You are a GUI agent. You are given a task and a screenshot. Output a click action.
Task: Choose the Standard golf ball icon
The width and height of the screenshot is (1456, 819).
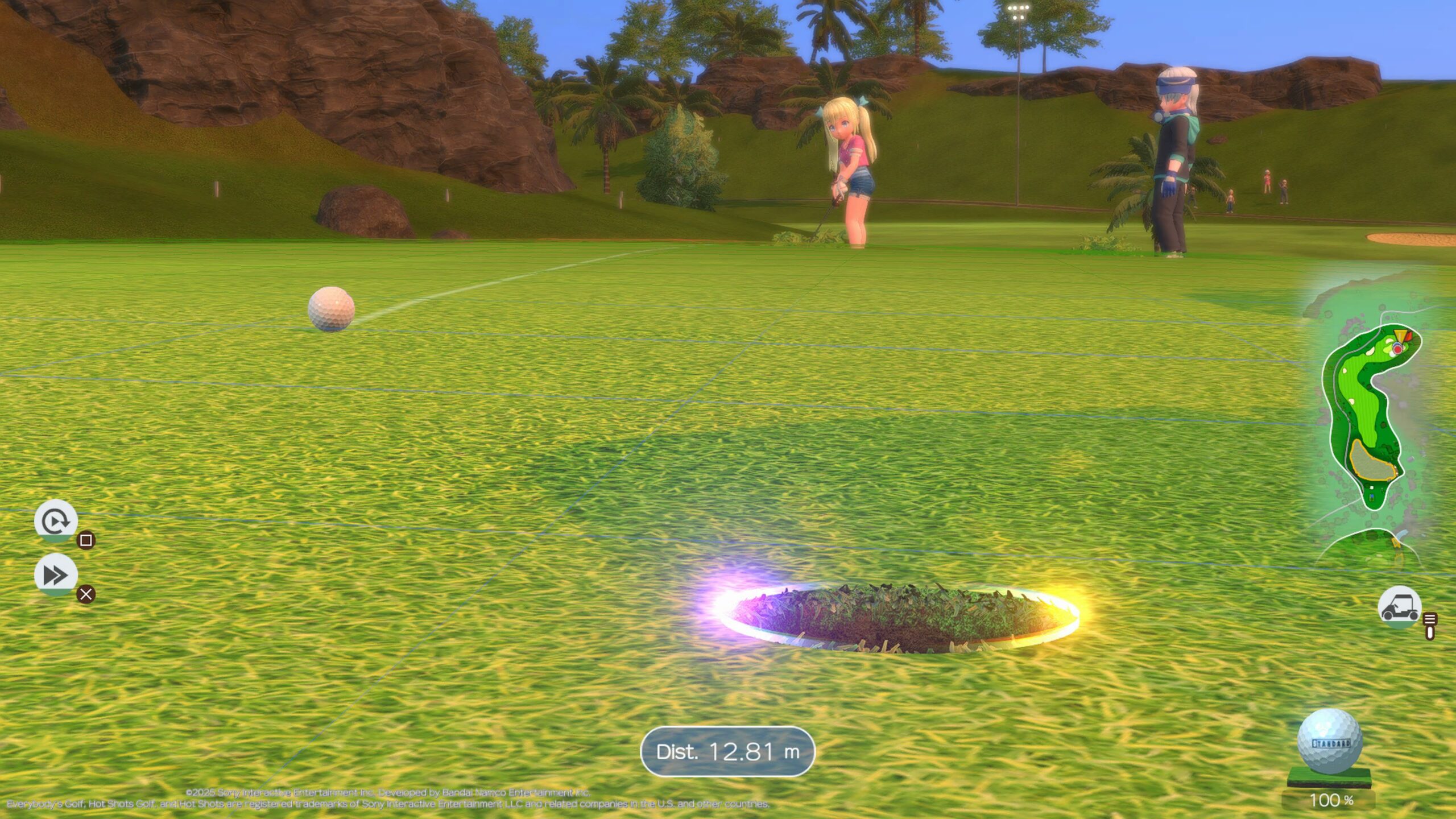[x=1329, y=742]
